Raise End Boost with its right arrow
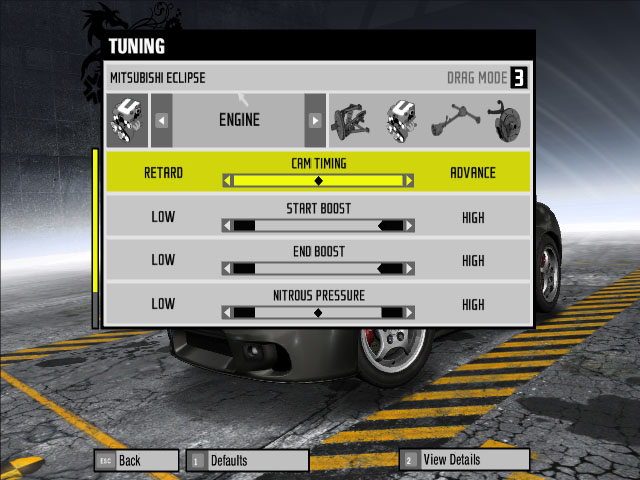Image resolution: width=640 pixels, height=480 pixels. [408, 268]
